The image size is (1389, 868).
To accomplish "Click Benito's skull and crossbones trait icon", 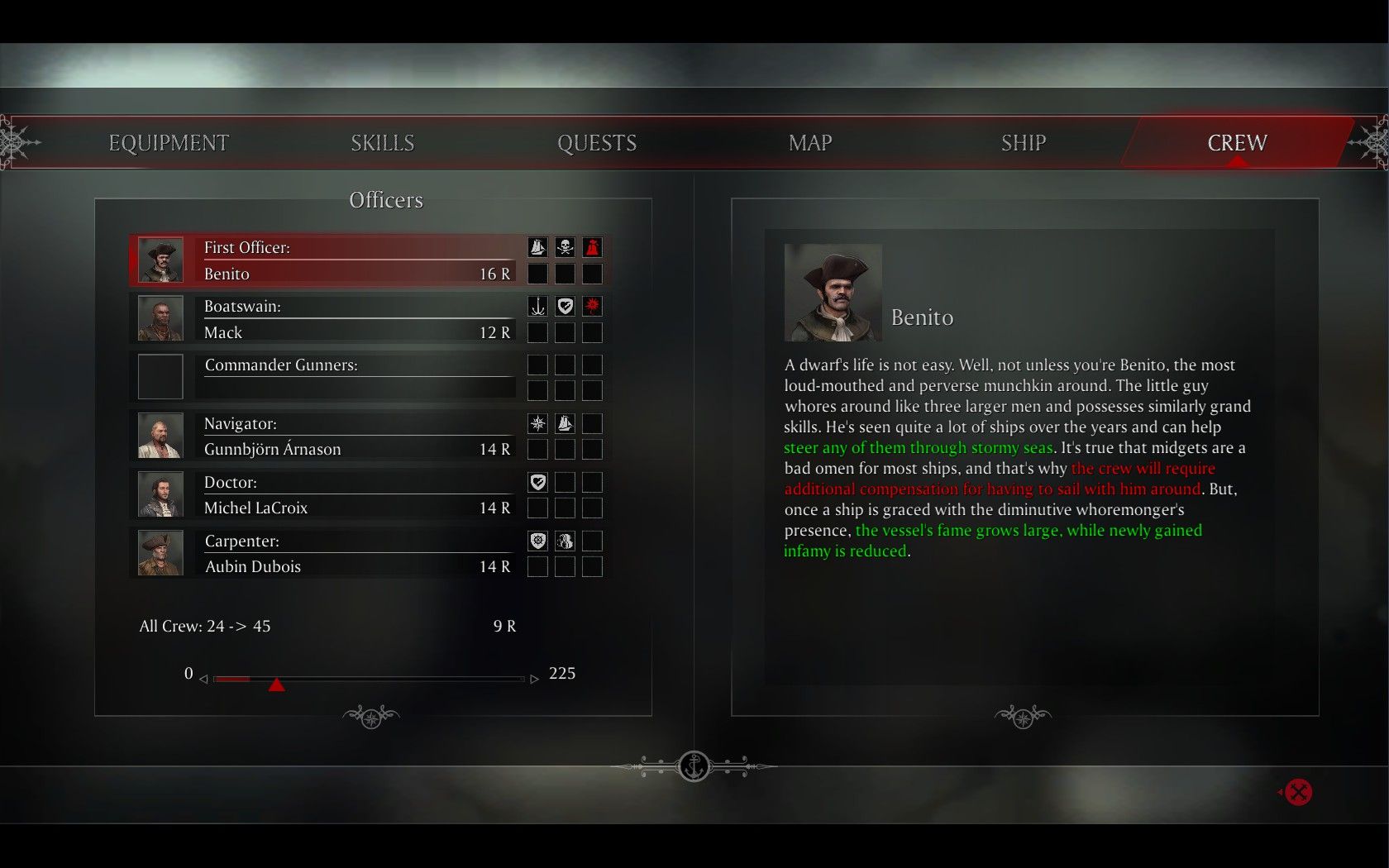I will pyautogui.click(x=565, y=247).
